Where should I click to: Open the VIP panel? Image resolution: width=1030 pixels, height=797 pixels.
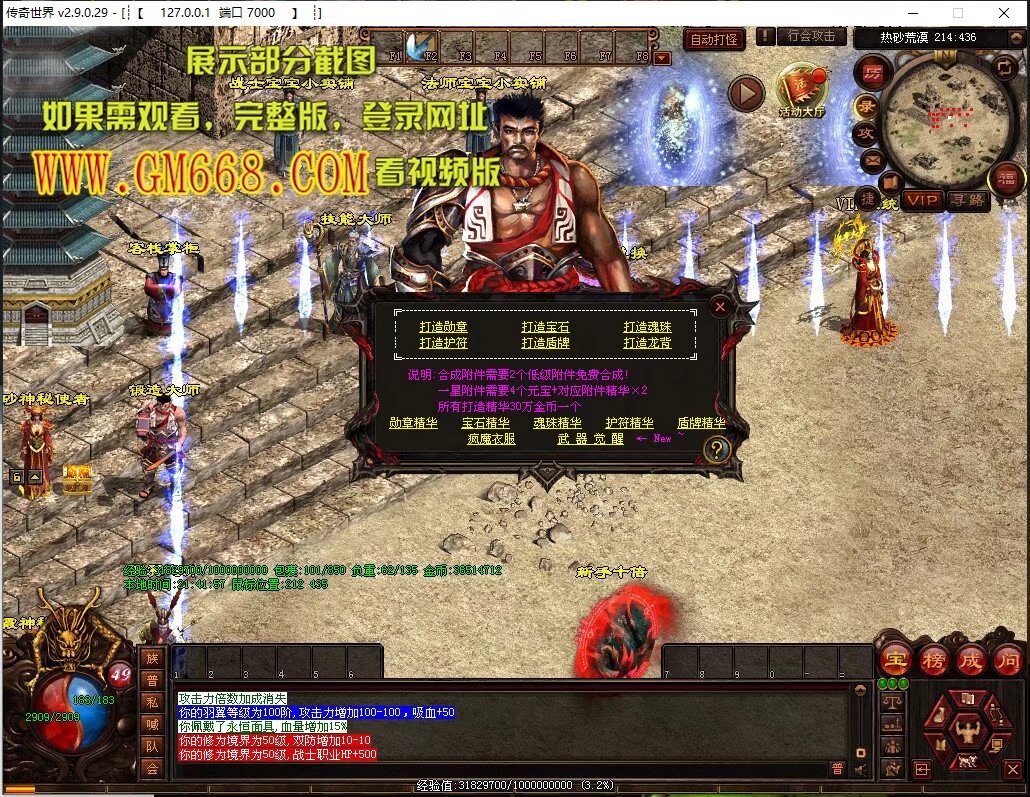923,200
